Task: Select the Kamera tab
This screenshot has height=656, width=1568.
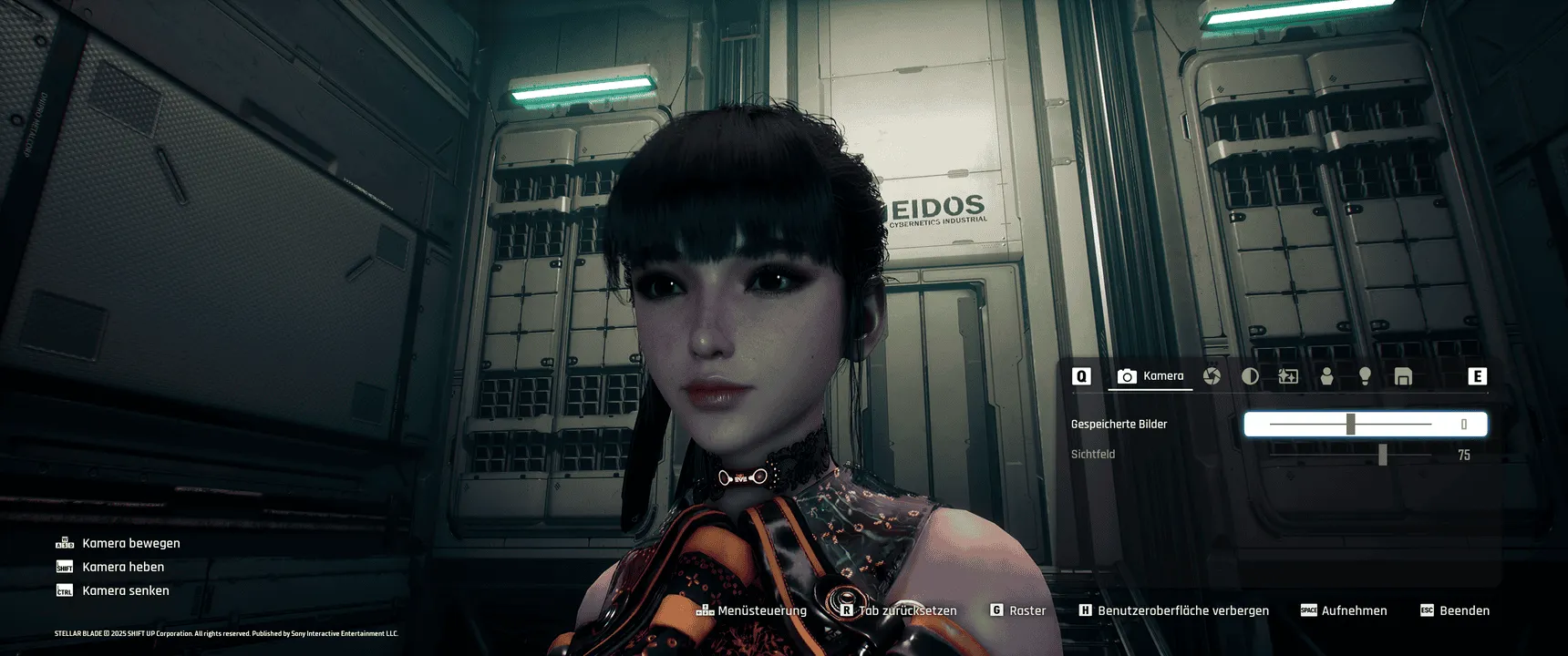Action: [x=1150, y=376]
